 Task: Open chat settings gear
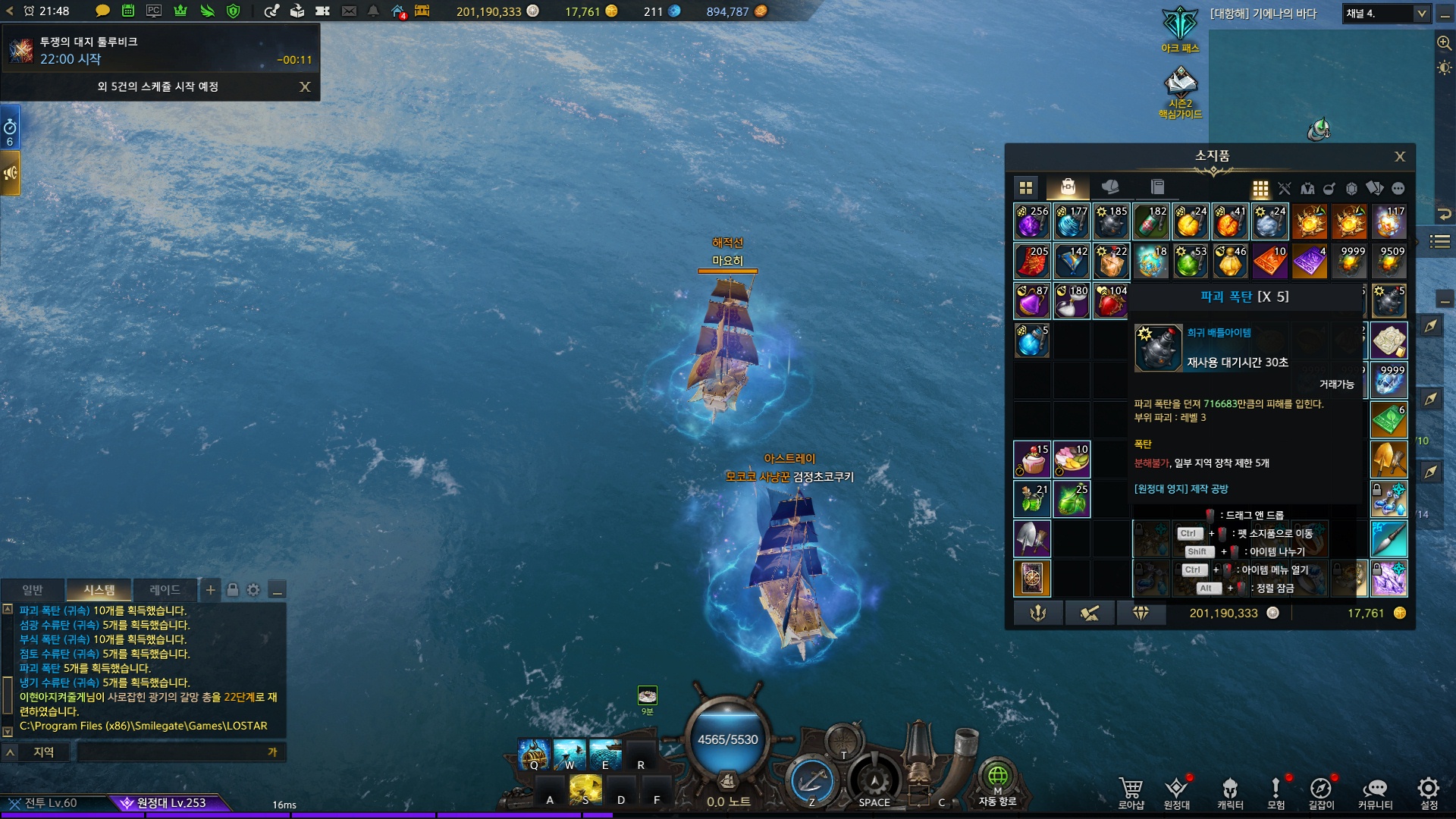(253, 590)
